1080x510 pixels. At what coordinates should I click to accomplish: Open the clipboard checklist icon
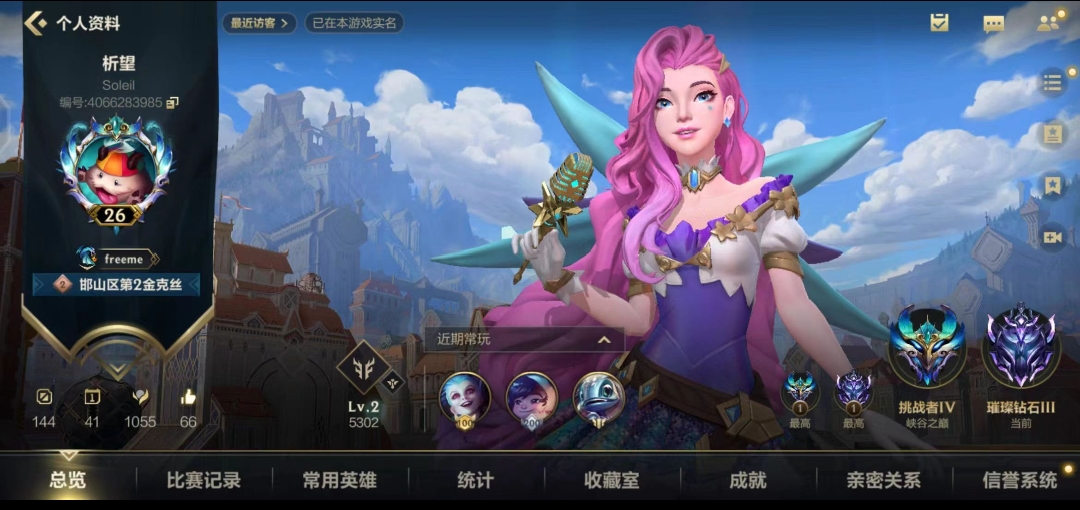(x=939, y=23)
